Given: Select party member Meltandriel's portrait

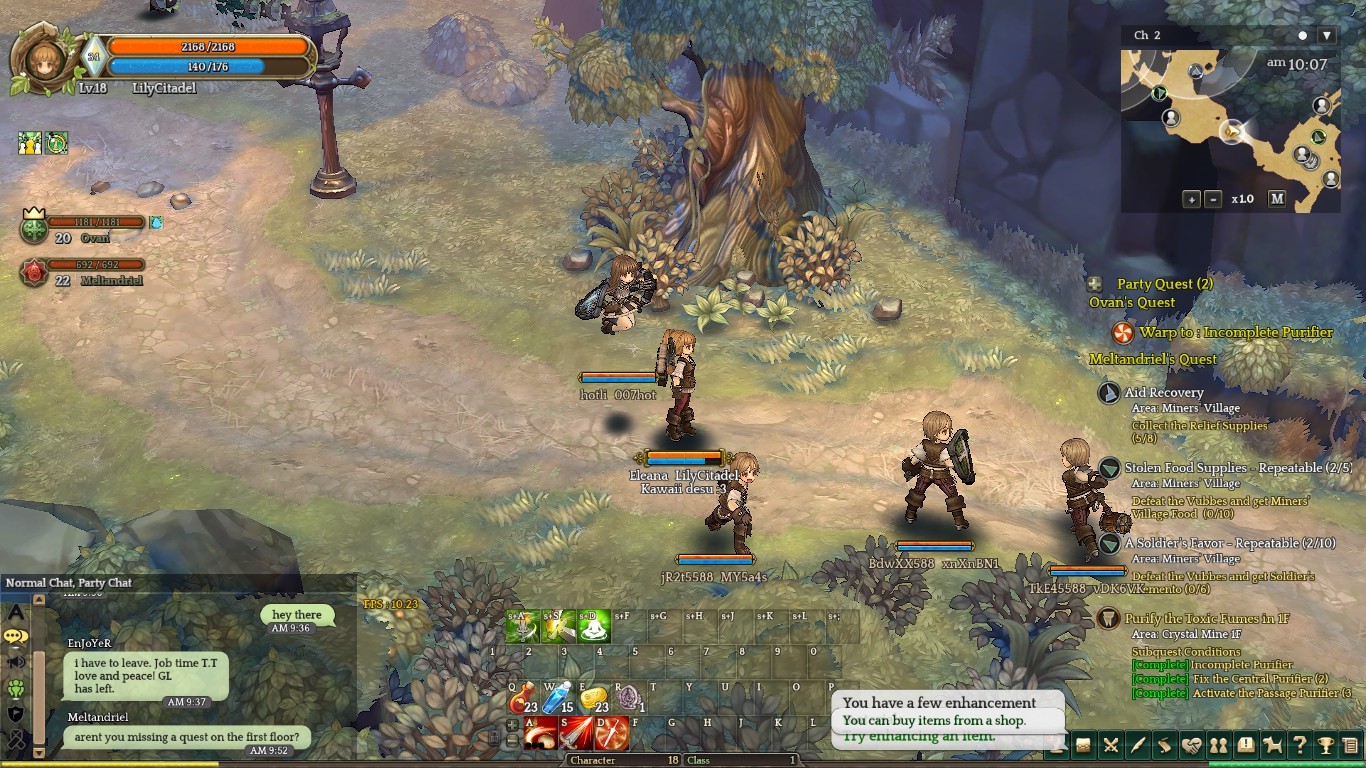Looking at the screenshot, I should [x=35, y=271].
